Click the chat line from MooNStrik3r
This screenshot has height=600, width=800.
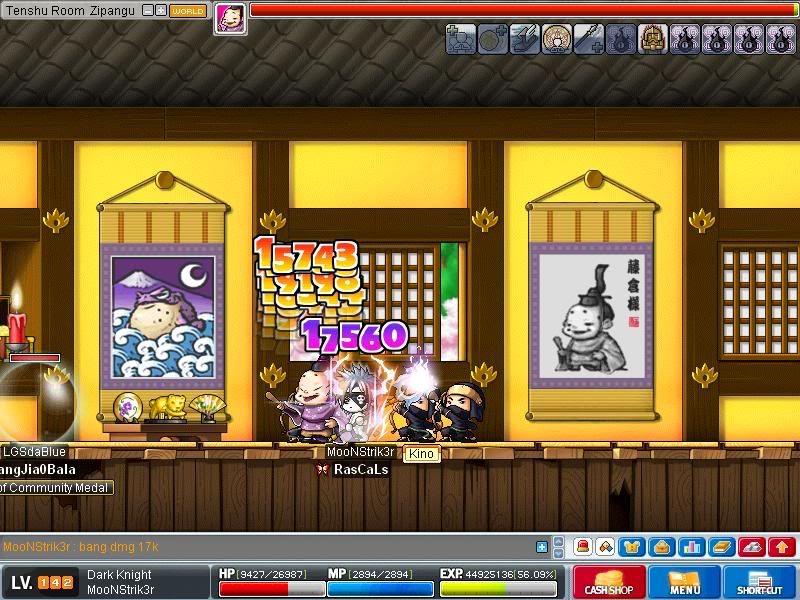[81, 547]
